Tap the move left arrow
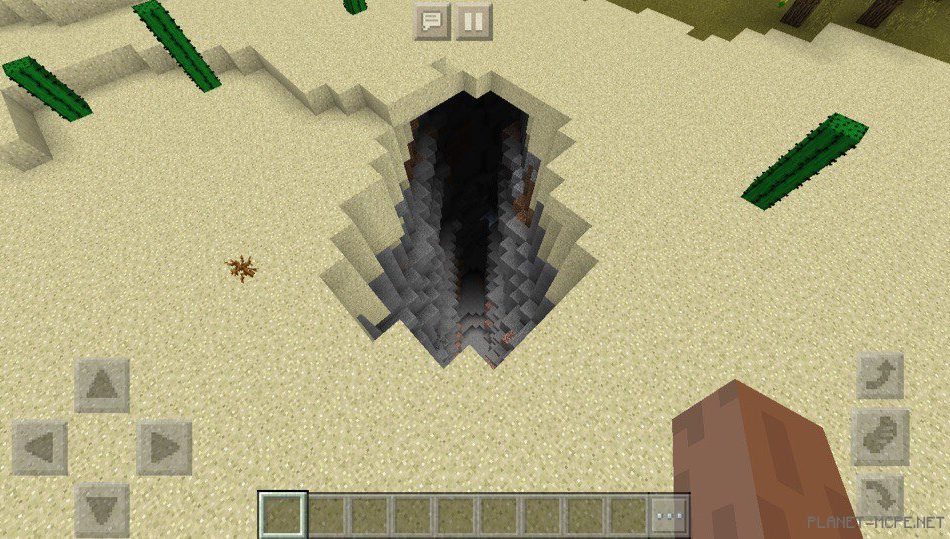The image size is (950, 539). 40,447
